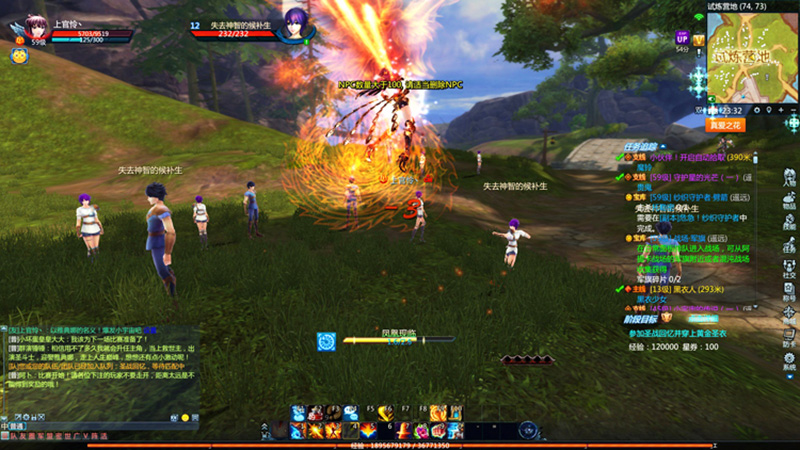800x450 pixels.
Task: Open the 人物 character menu
Action: [x=789, y=178]
